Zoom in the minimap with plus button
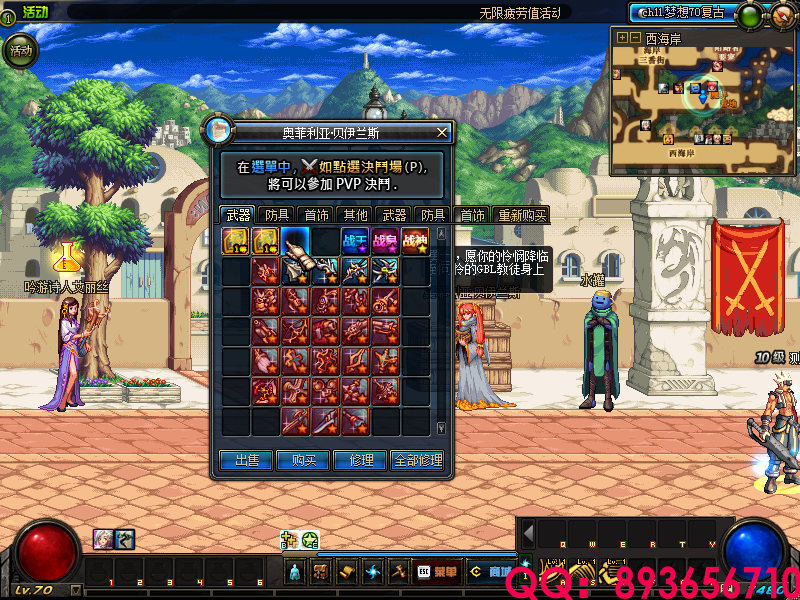Image resolution: width=800 pixels, height=600 pixels. pyautogui.click(x=623, y=38)
